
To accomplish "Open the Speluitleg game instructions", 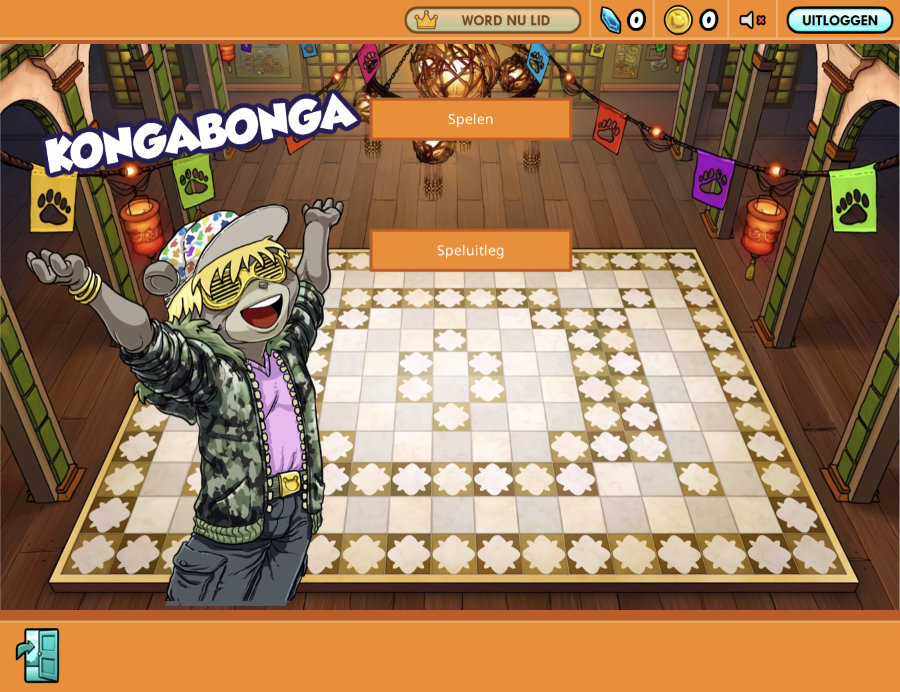I will tap(470, 250).
